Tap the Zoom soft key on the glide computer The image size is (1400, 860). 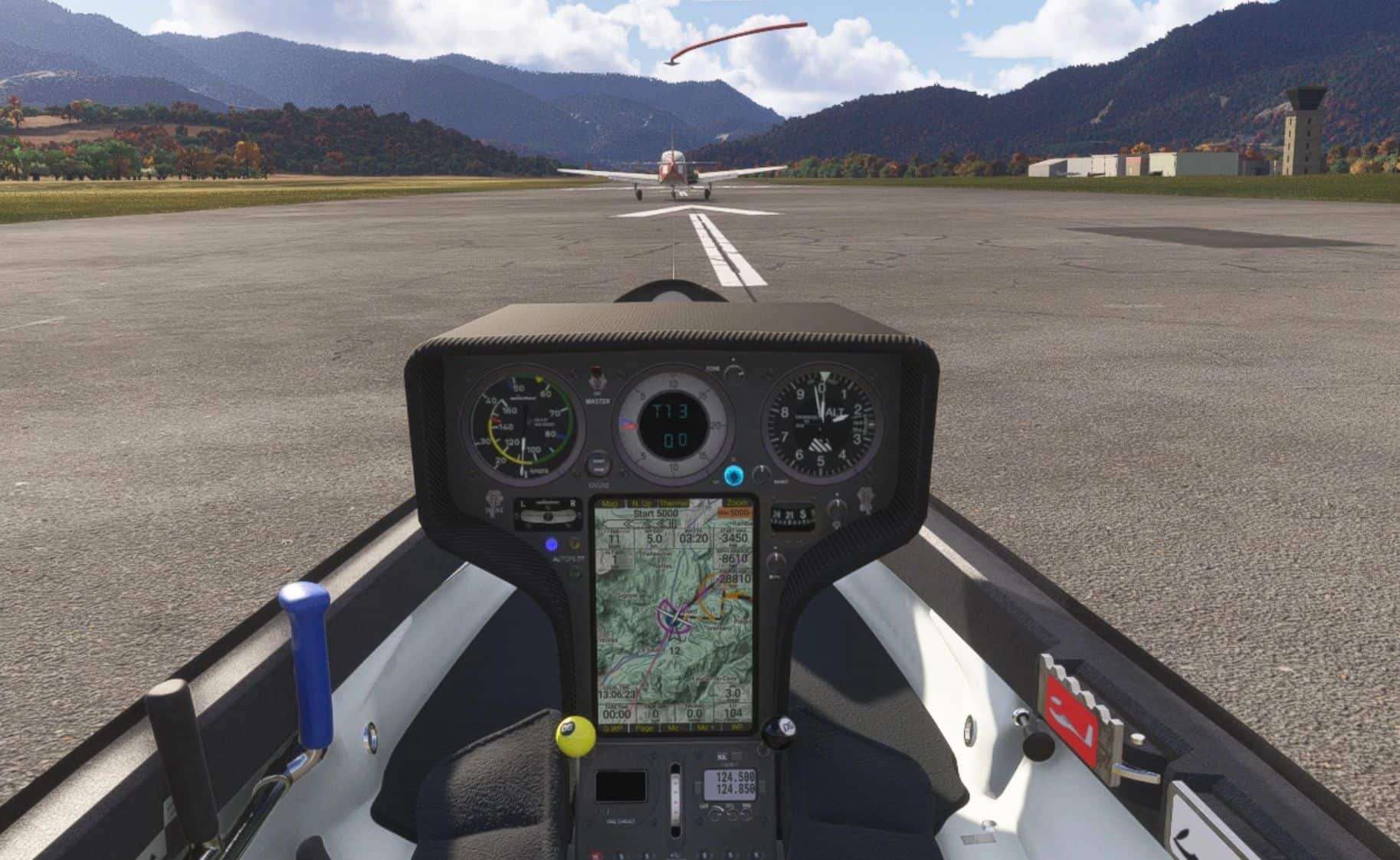pos(738,504)
